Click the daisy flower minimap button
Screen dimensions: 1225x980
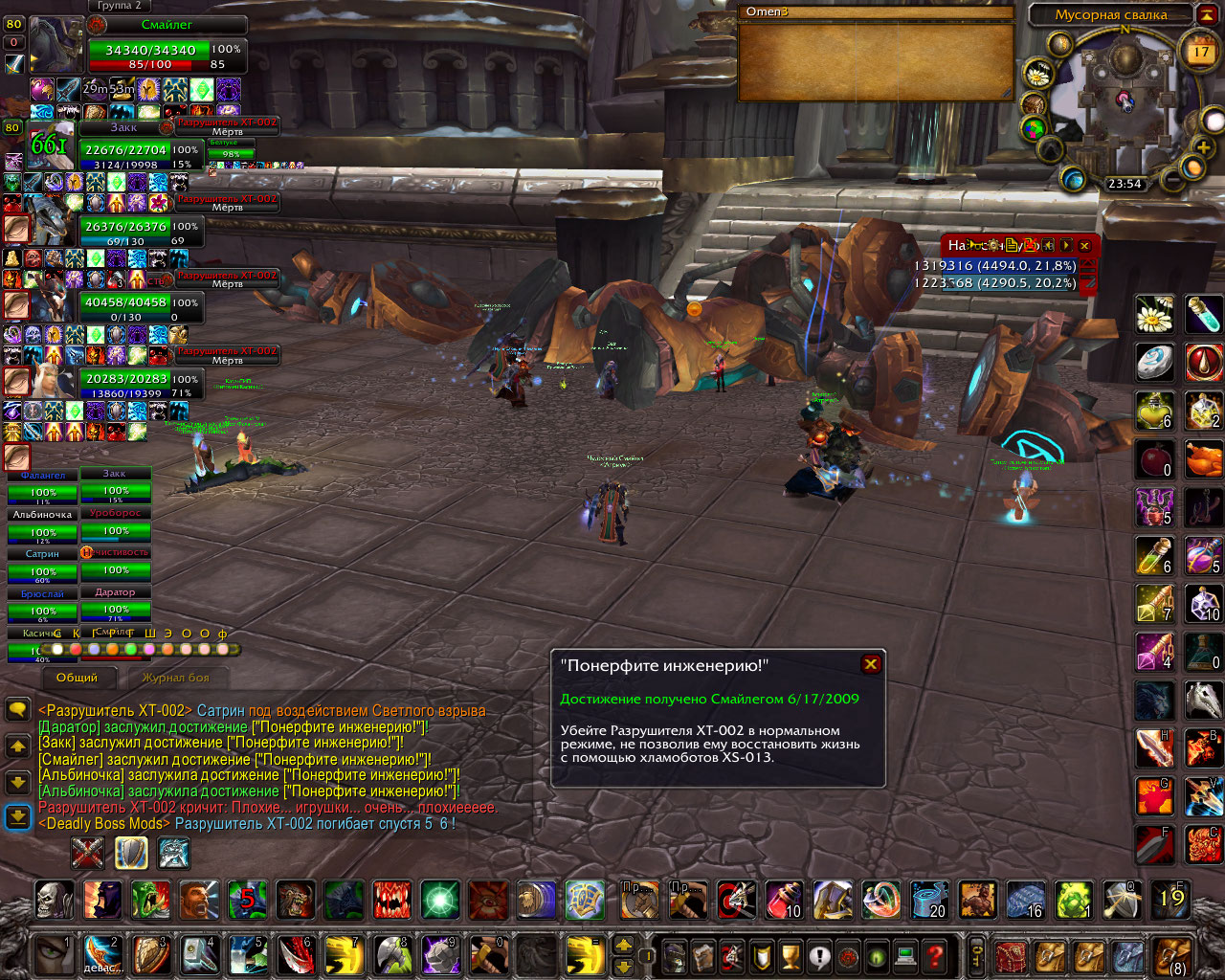tap(1038, 73)
